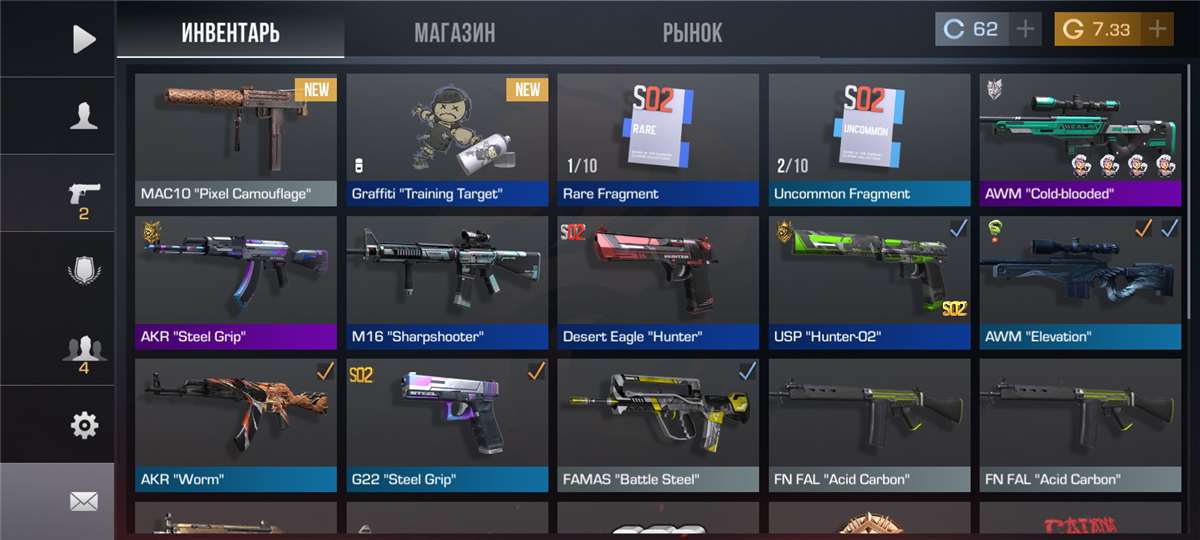
Task: Switch to the Магазин tab
Action: [455, 33]
